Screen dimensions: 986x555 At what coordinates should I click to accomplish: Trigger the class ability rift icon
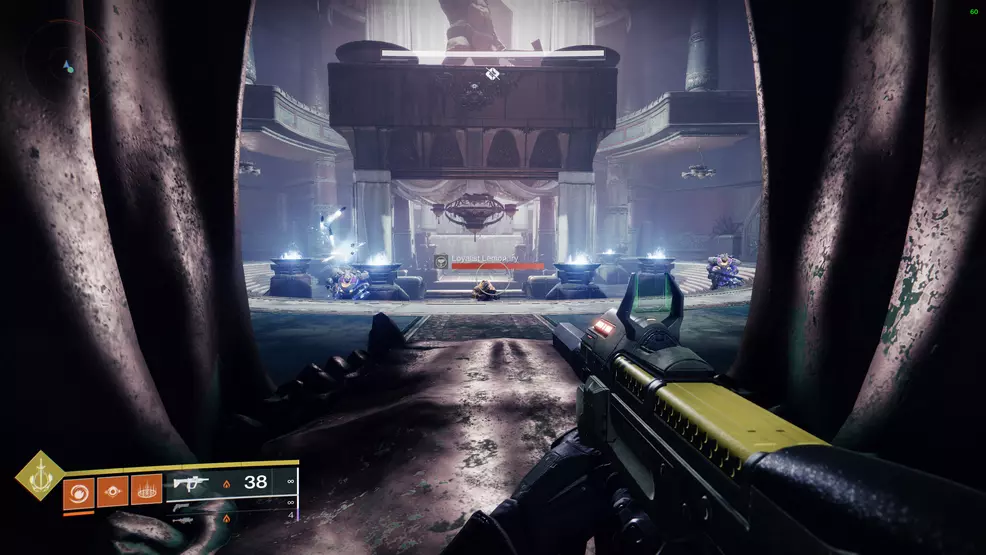click(x=146, y=491)
